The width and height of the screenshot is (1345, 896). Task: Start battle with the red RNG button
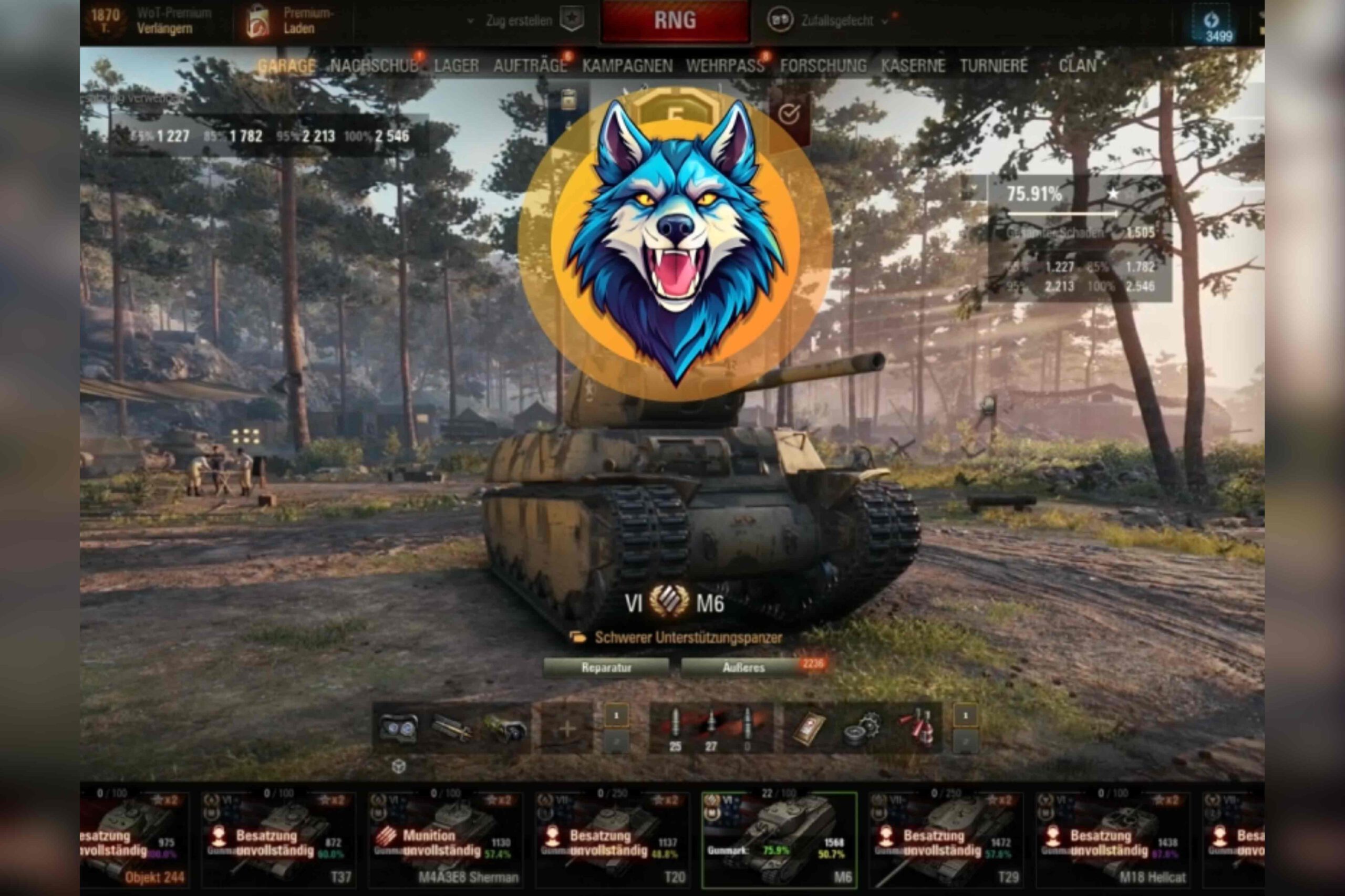coord(675,22)
